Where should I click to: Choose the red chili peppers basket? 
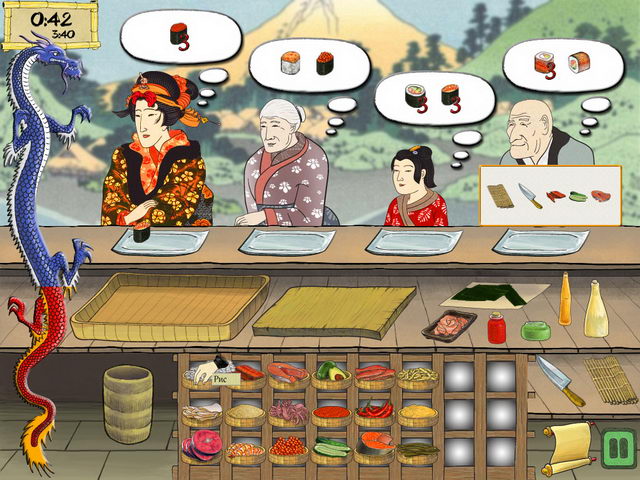375,411
